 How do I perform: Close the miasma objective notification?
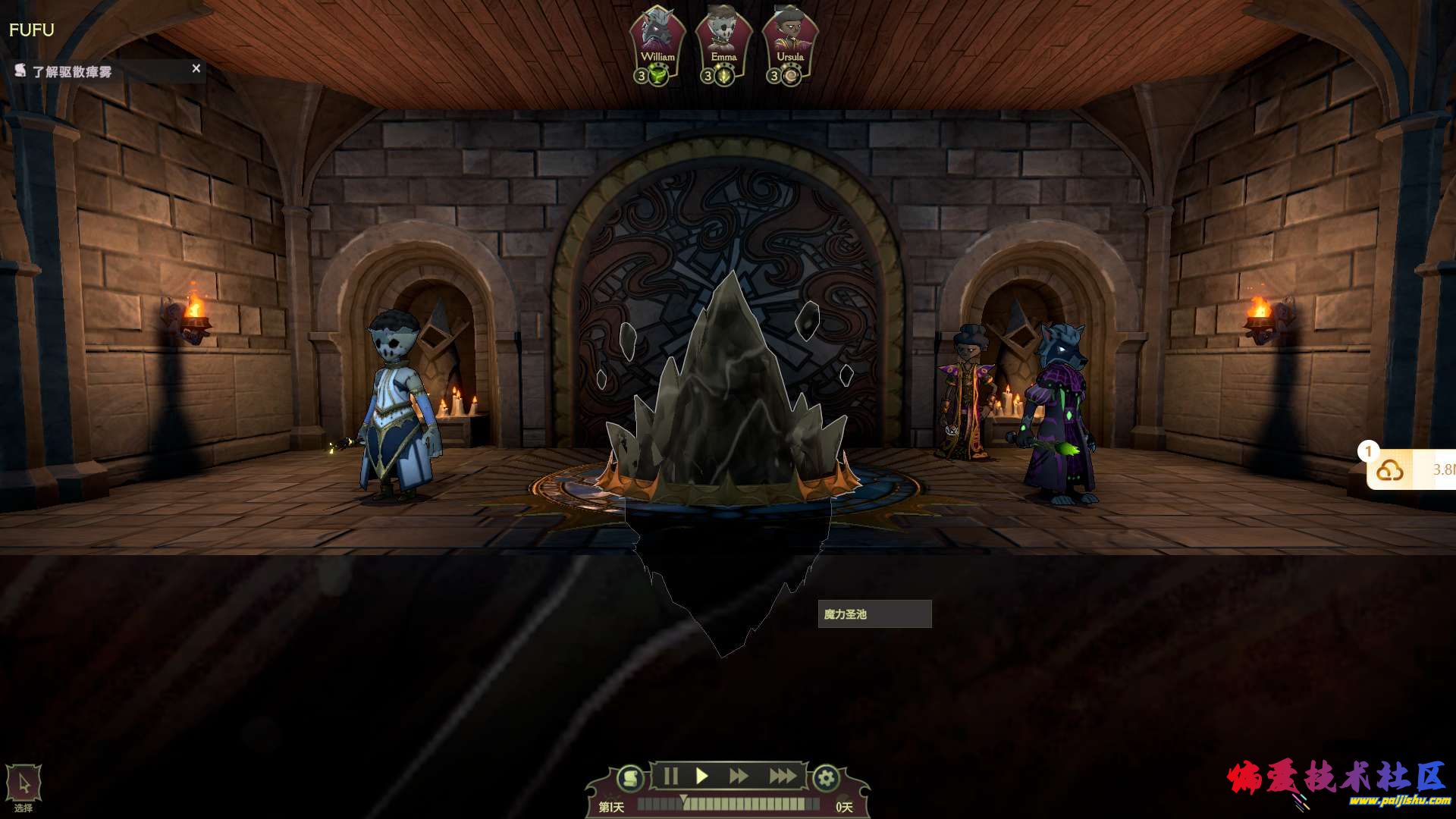click(x=196, y=69)
